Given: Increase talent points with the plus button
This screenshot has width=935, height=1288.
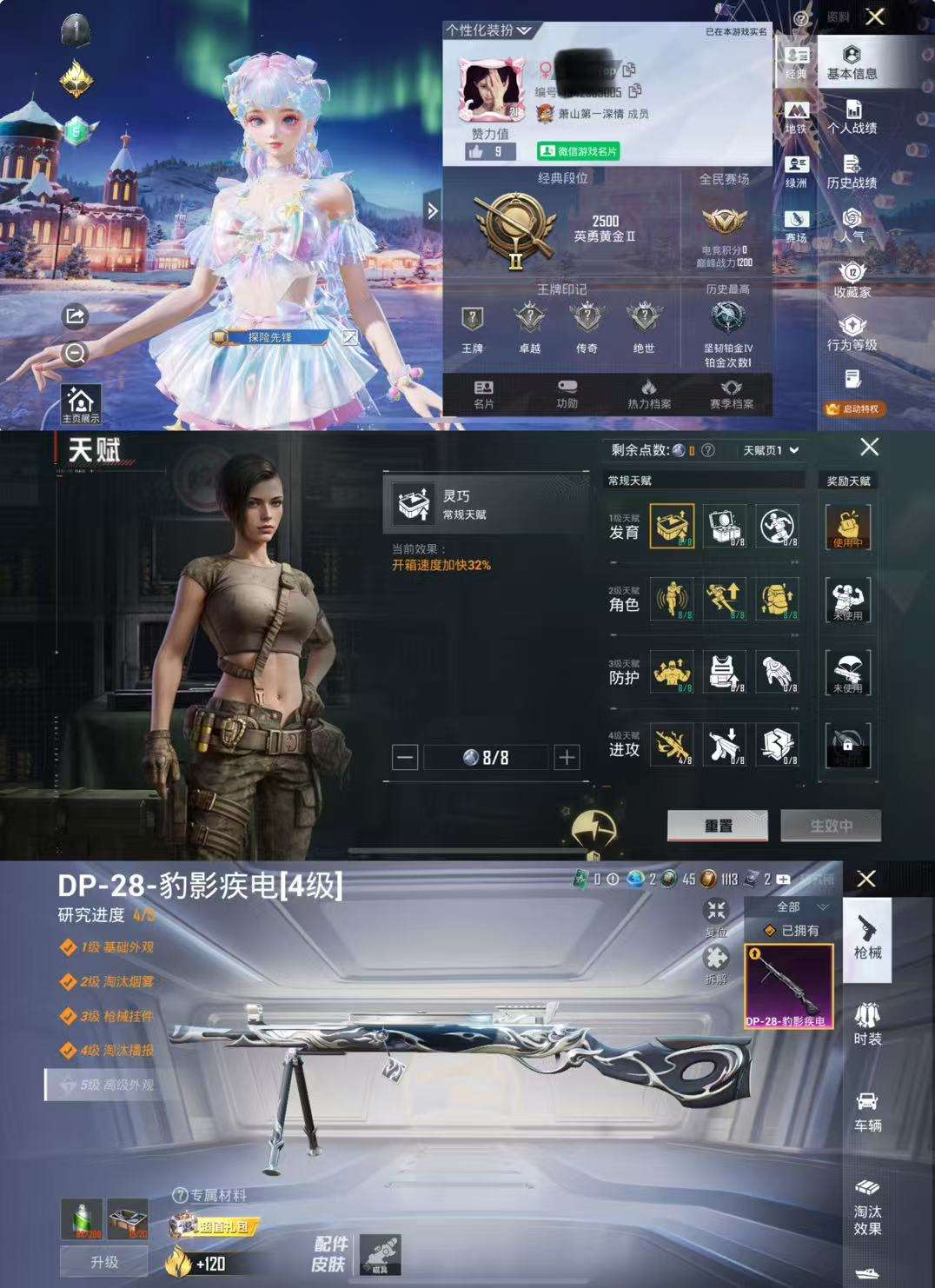Looking at the screenshot, I should click(x=567, y=758).
